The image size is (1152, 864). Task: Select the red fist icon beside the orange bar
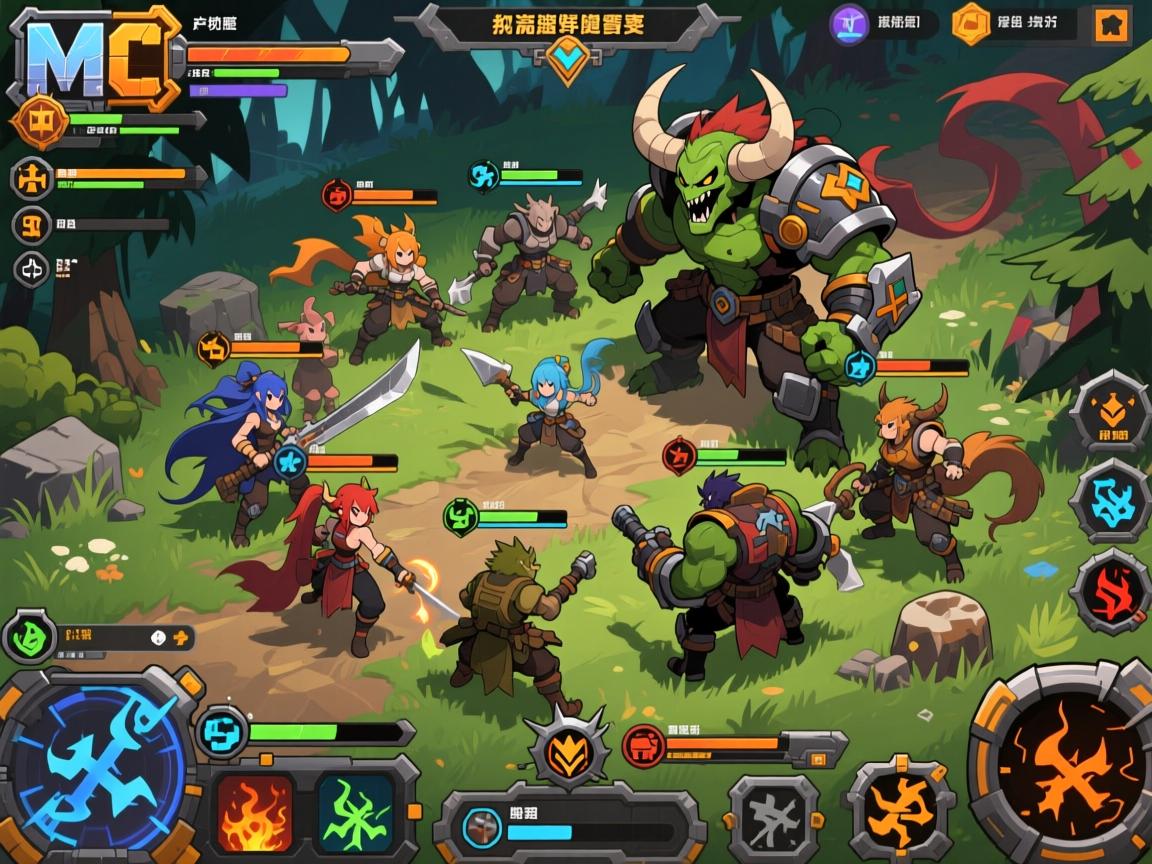(645, 745)
